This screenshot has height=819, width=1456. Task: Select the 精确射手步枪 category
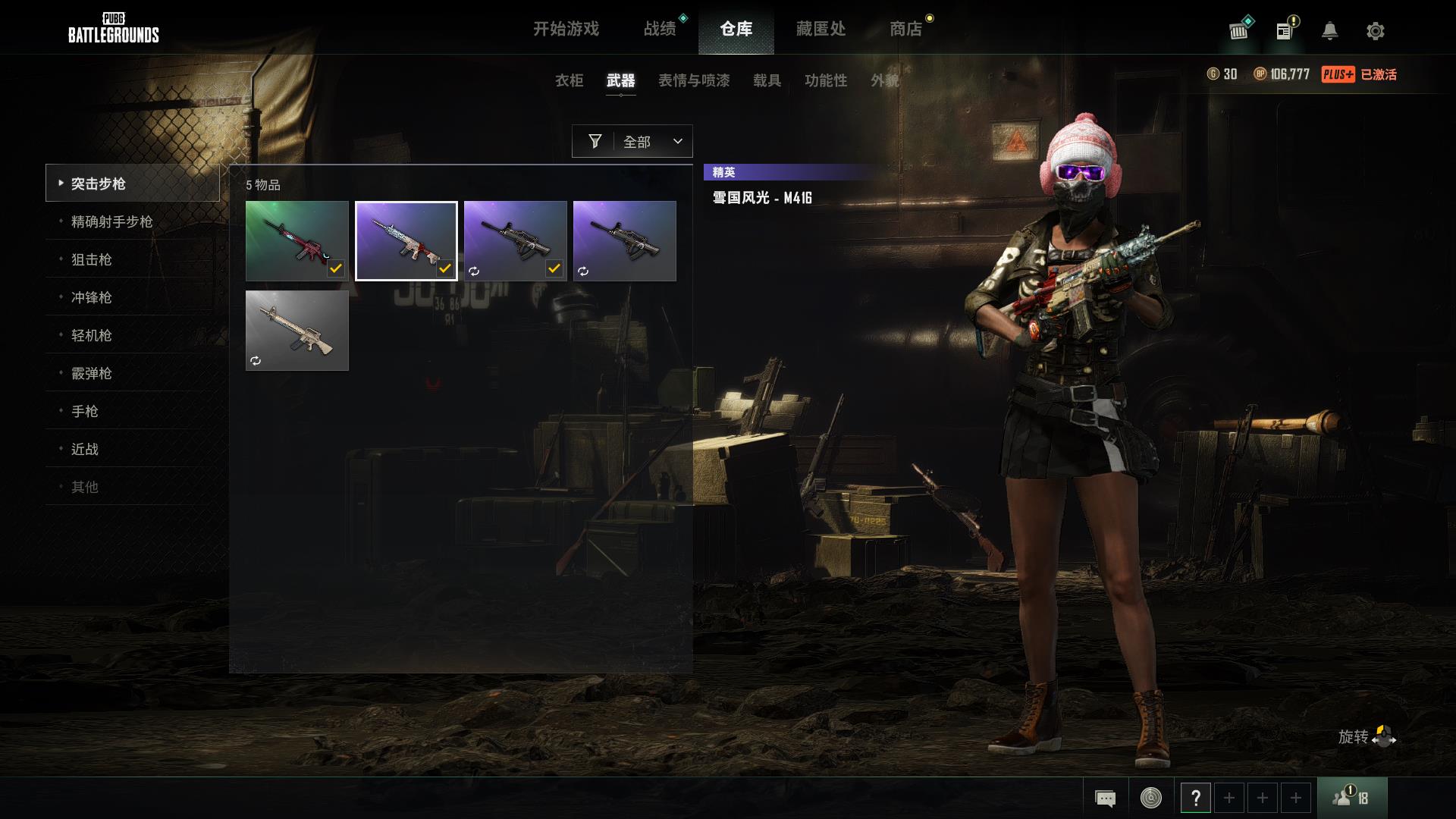coord(112,221)
